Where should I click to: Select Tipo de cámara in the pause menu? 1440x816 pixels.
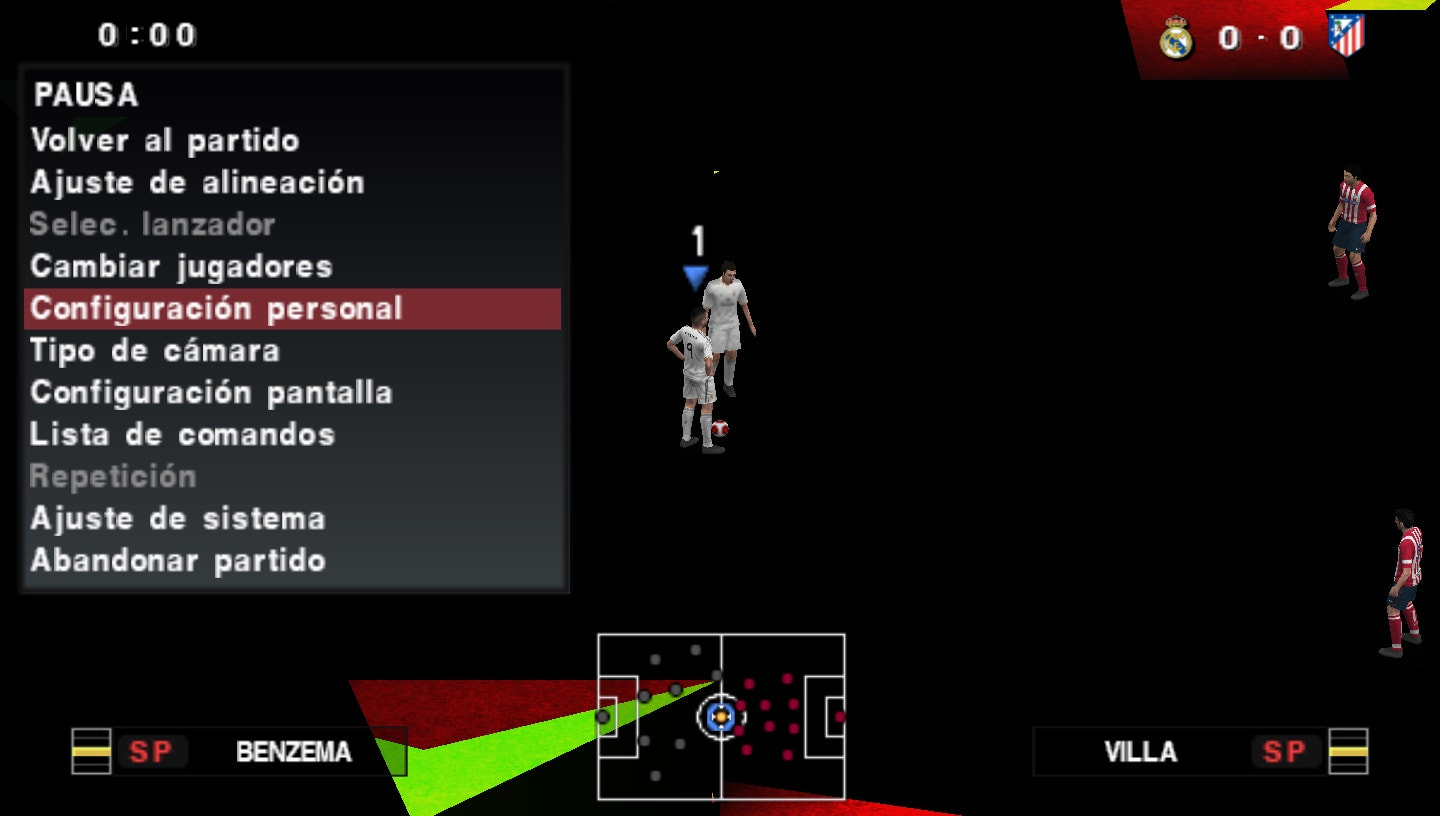pos(156,351)
